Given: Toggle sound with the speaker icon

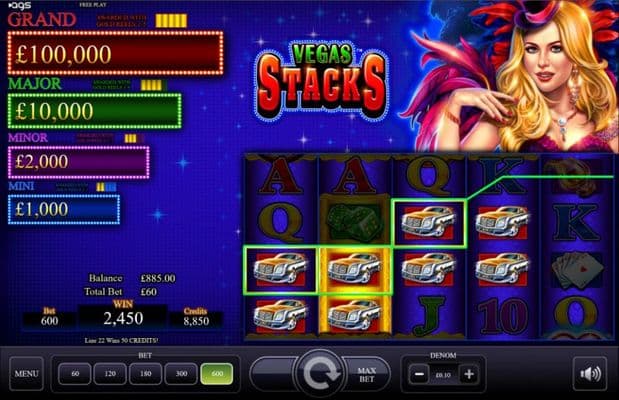Looking at the screenshot, I should [589, 374].
